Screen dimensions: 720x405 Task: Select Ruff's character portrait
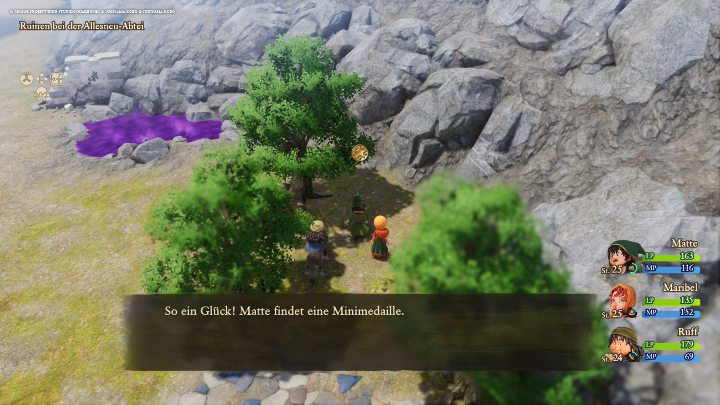pyautogui.click(x=623, y=343)
